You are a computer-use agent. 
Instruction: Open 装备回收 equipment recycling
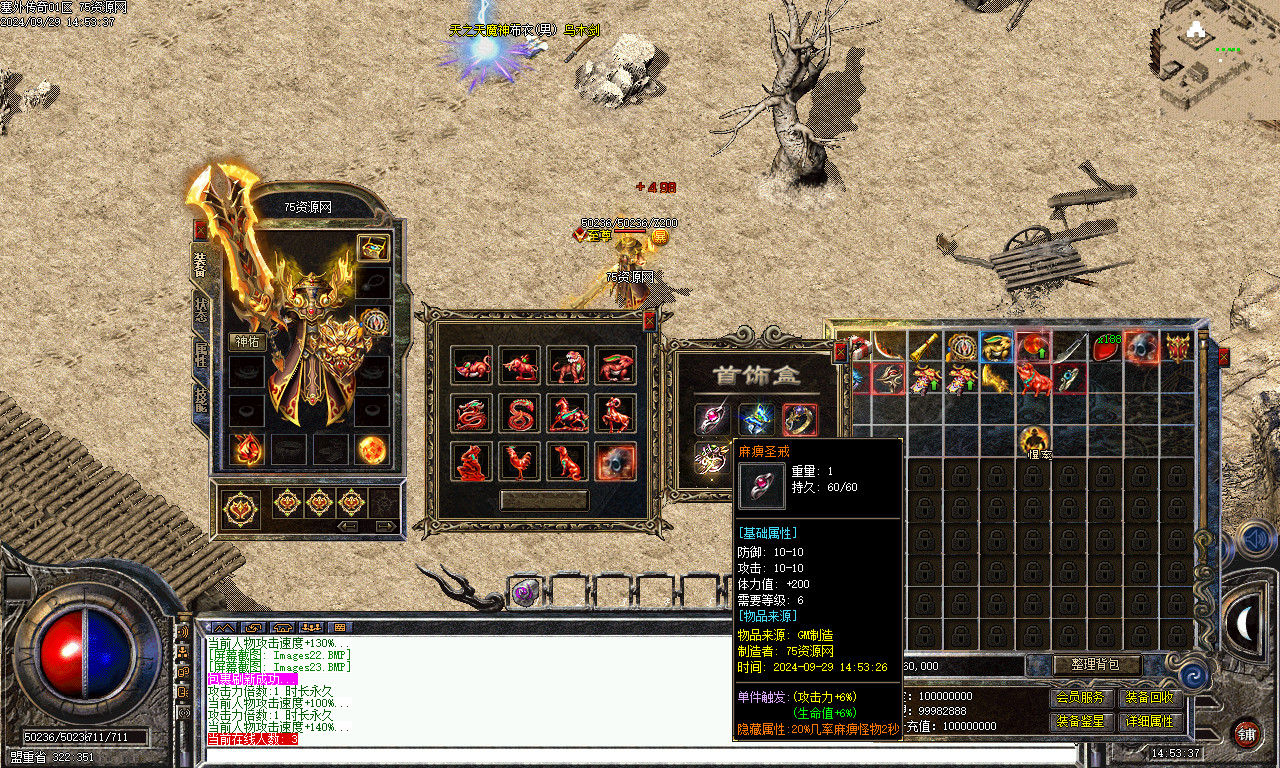(1150, 698)
